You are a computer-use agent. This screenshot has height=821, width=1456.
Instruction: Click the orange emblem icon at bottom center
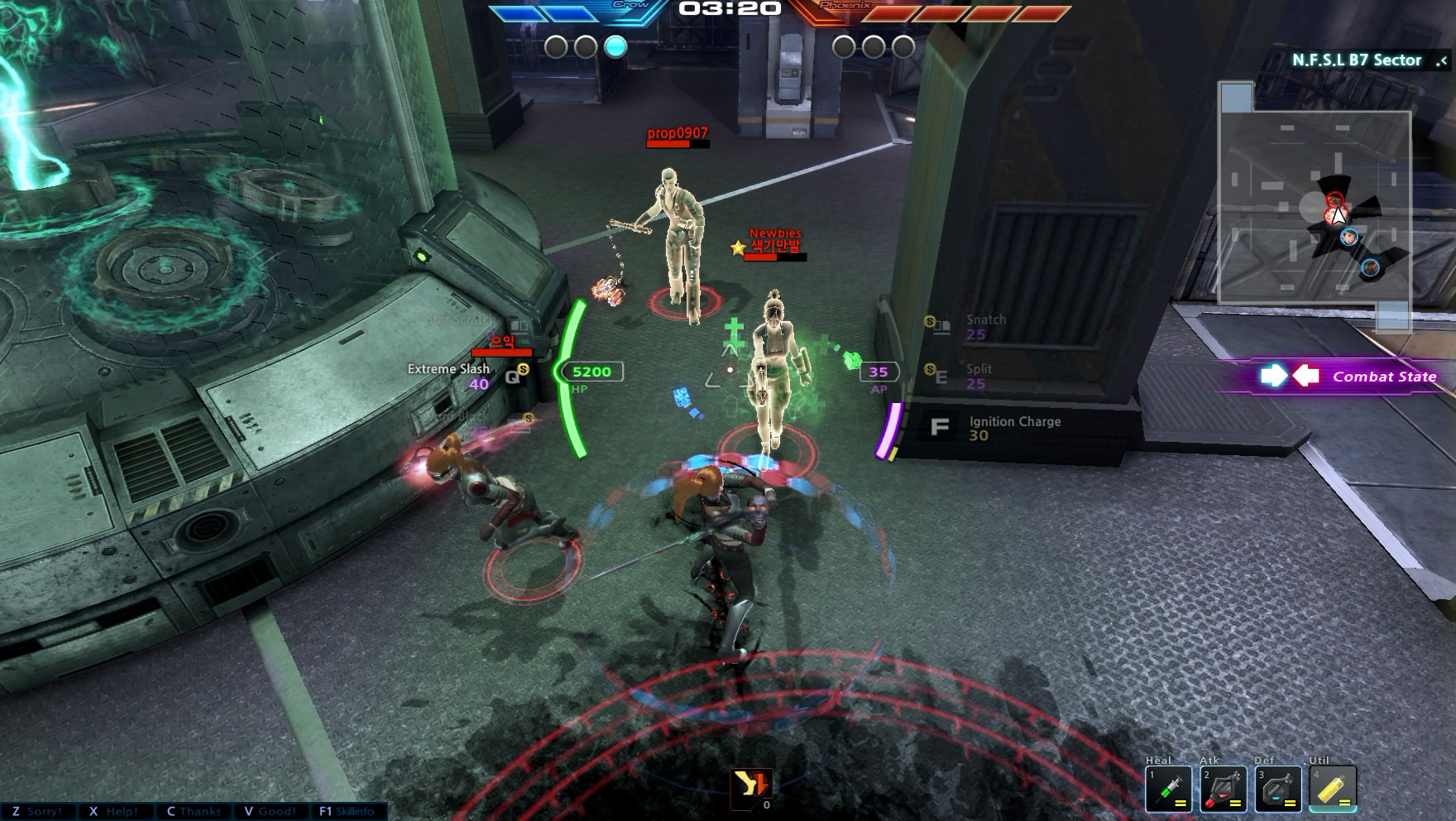[x=751, y=785]
